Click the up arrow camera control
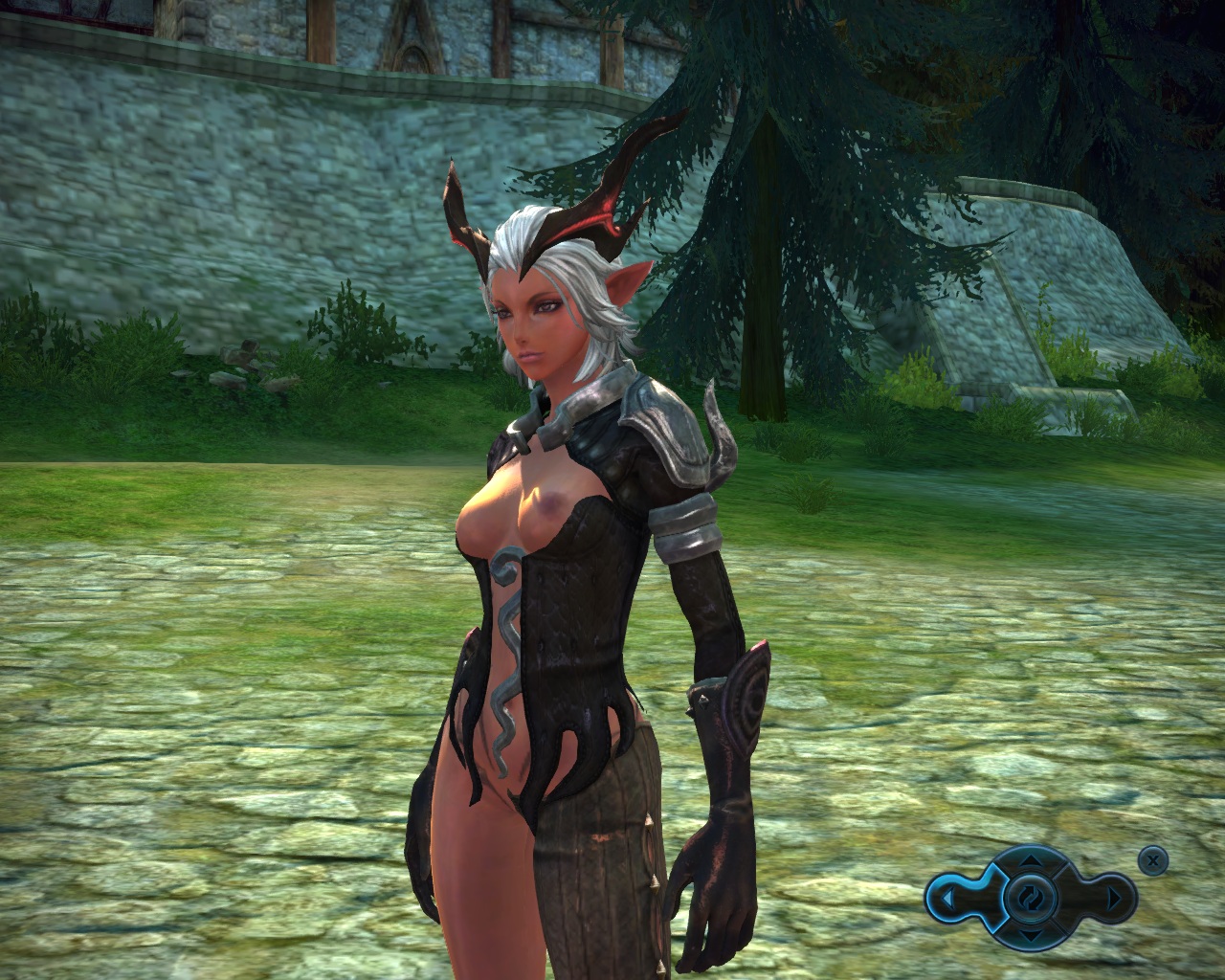Image resolution: width=1225 pixels, height=980 pixels. click(1029, 860)
